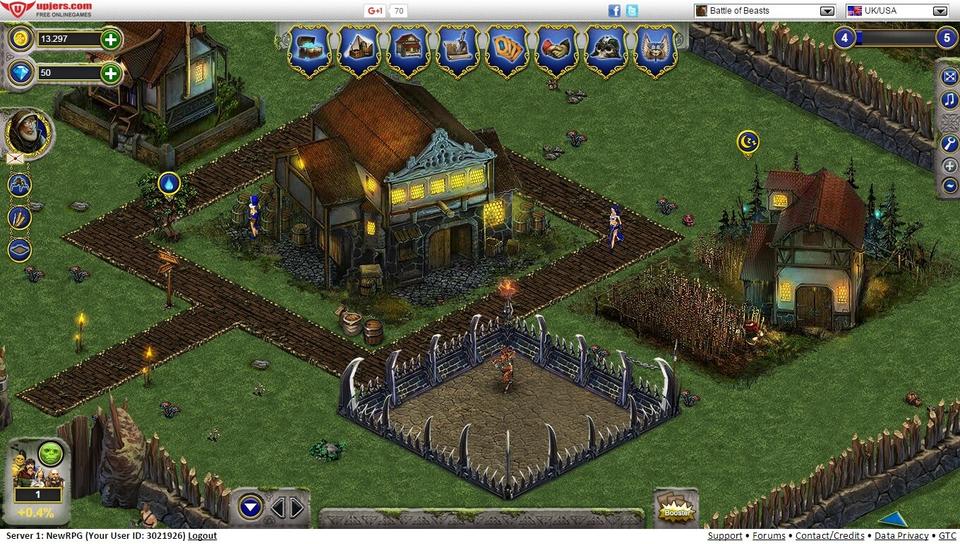This screenshot has height=544, width=960.
Task: Open the treasure chest shield menu
Action: click(309, 48)
